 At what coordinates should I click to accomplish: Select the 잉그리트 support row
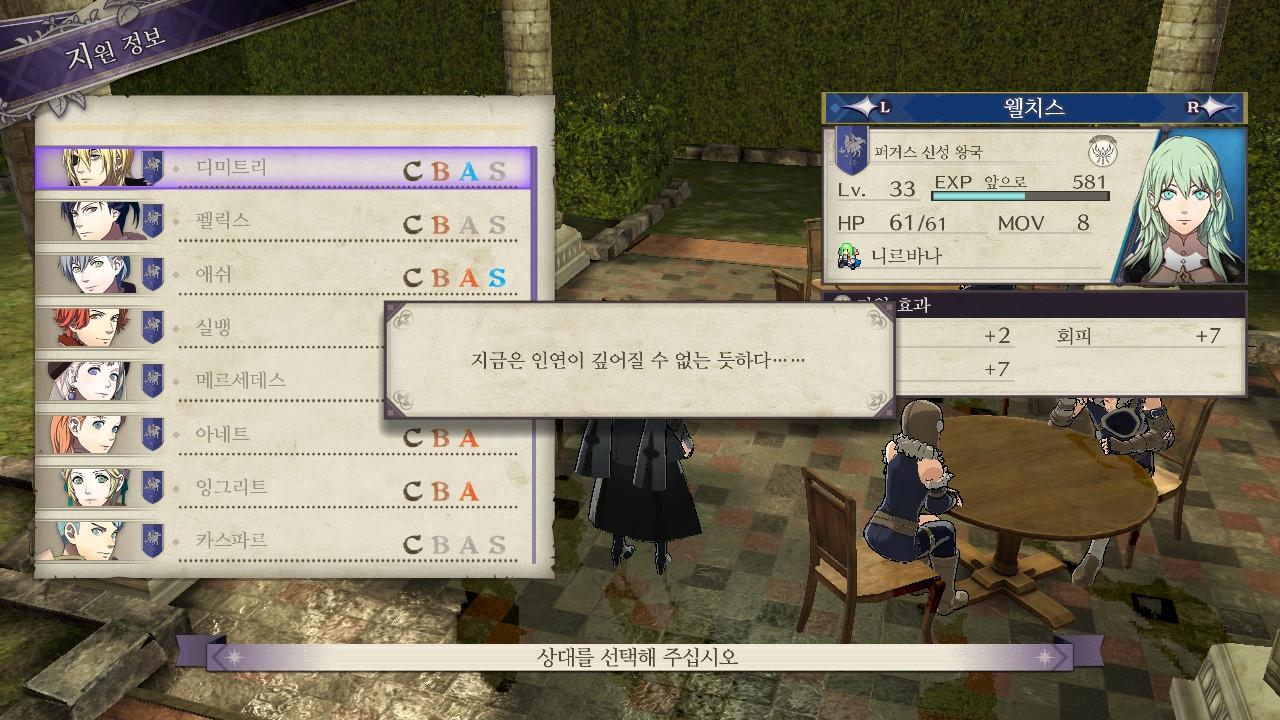coord(285,489)
